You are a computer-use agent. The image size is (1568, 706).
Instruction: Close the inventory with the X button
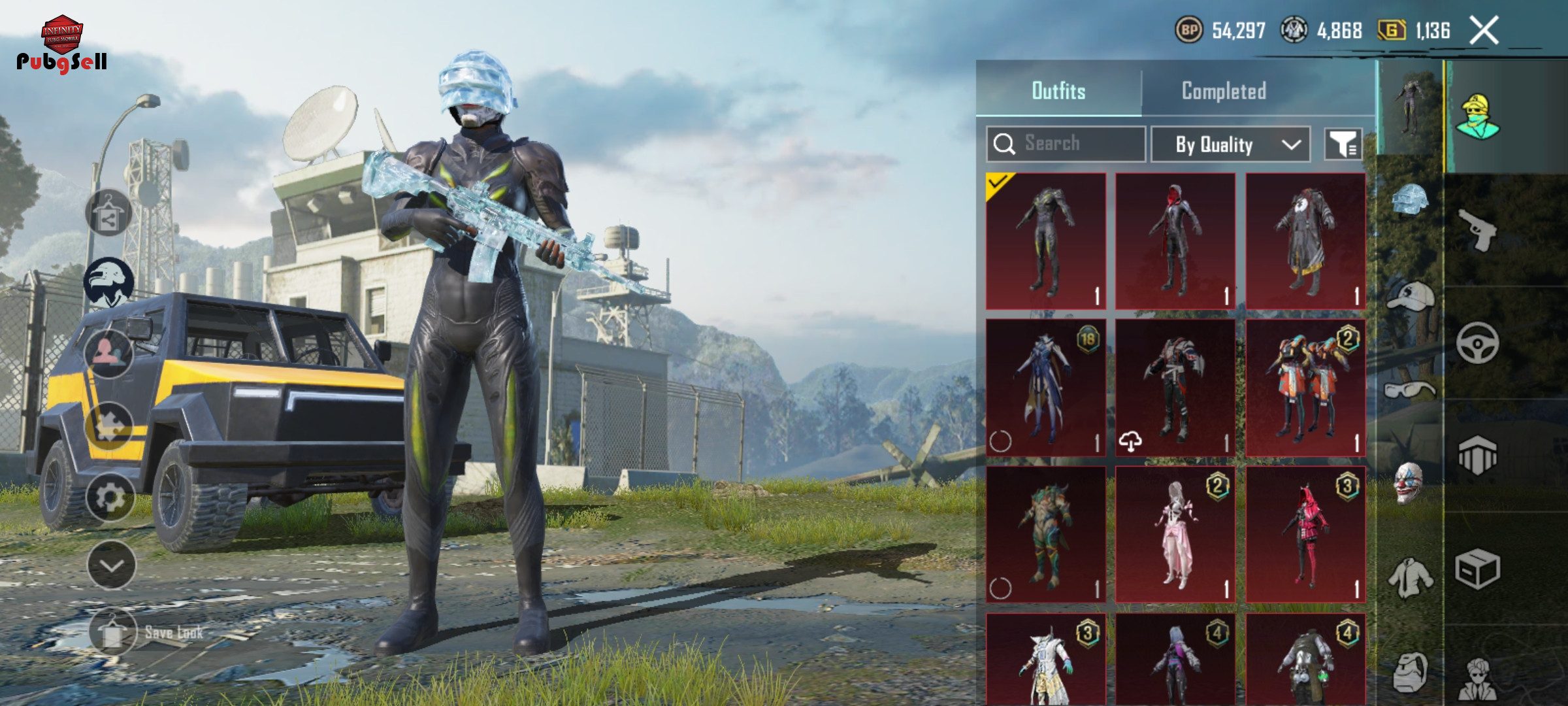pyautogui.click(x=1484, y=31)
